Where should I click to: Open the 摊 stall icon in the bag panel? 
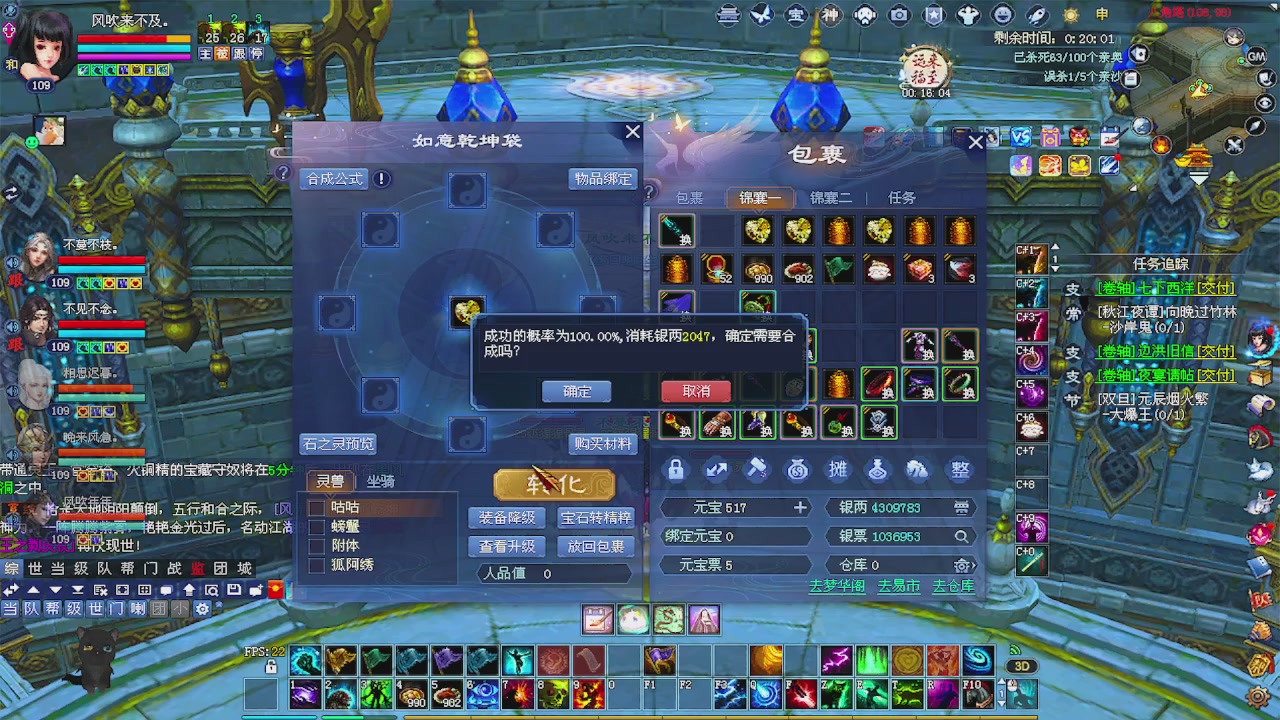point(838,469)
